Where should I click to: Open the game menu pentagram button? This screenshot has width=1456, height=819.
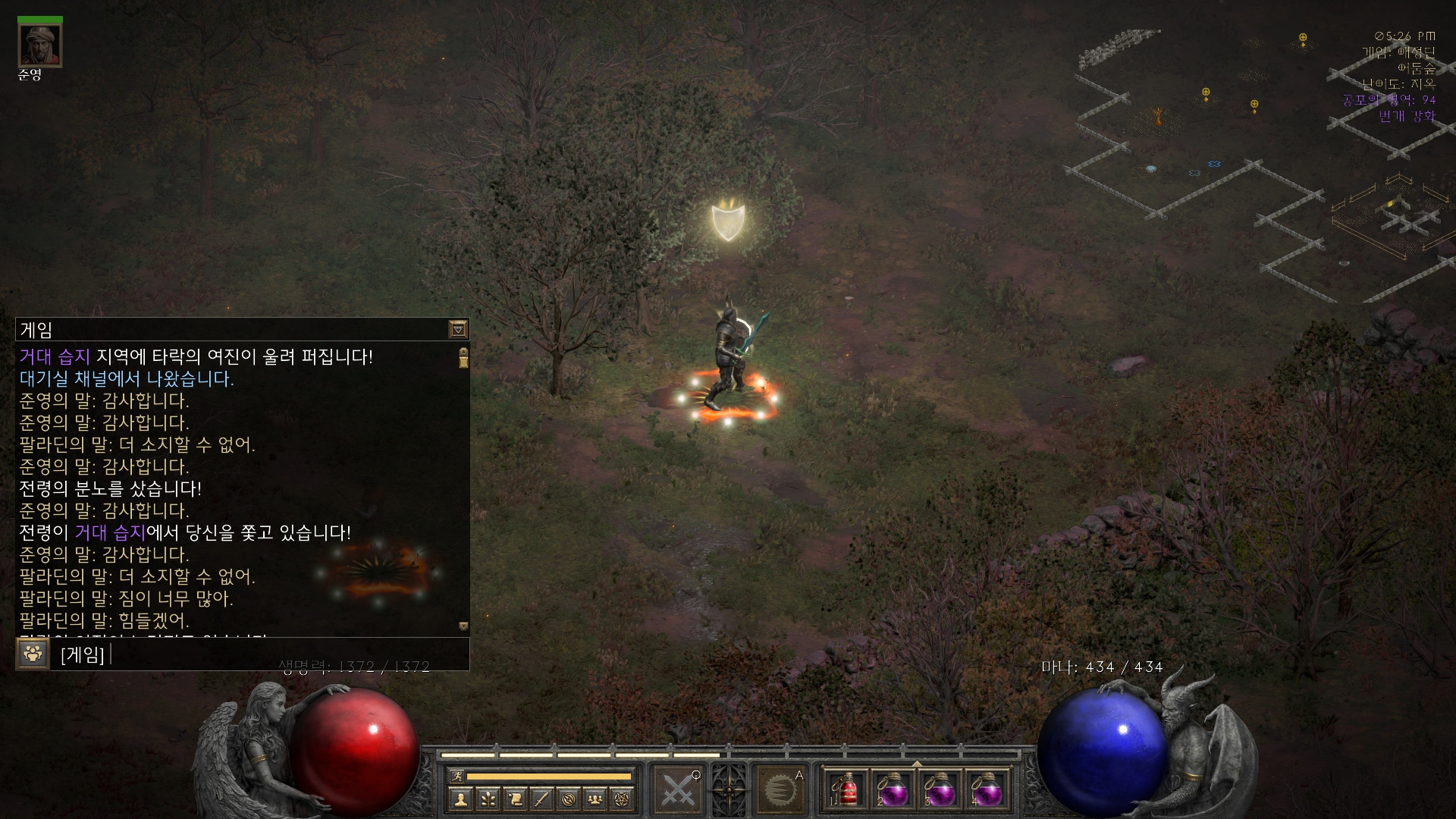coord(623,799)
